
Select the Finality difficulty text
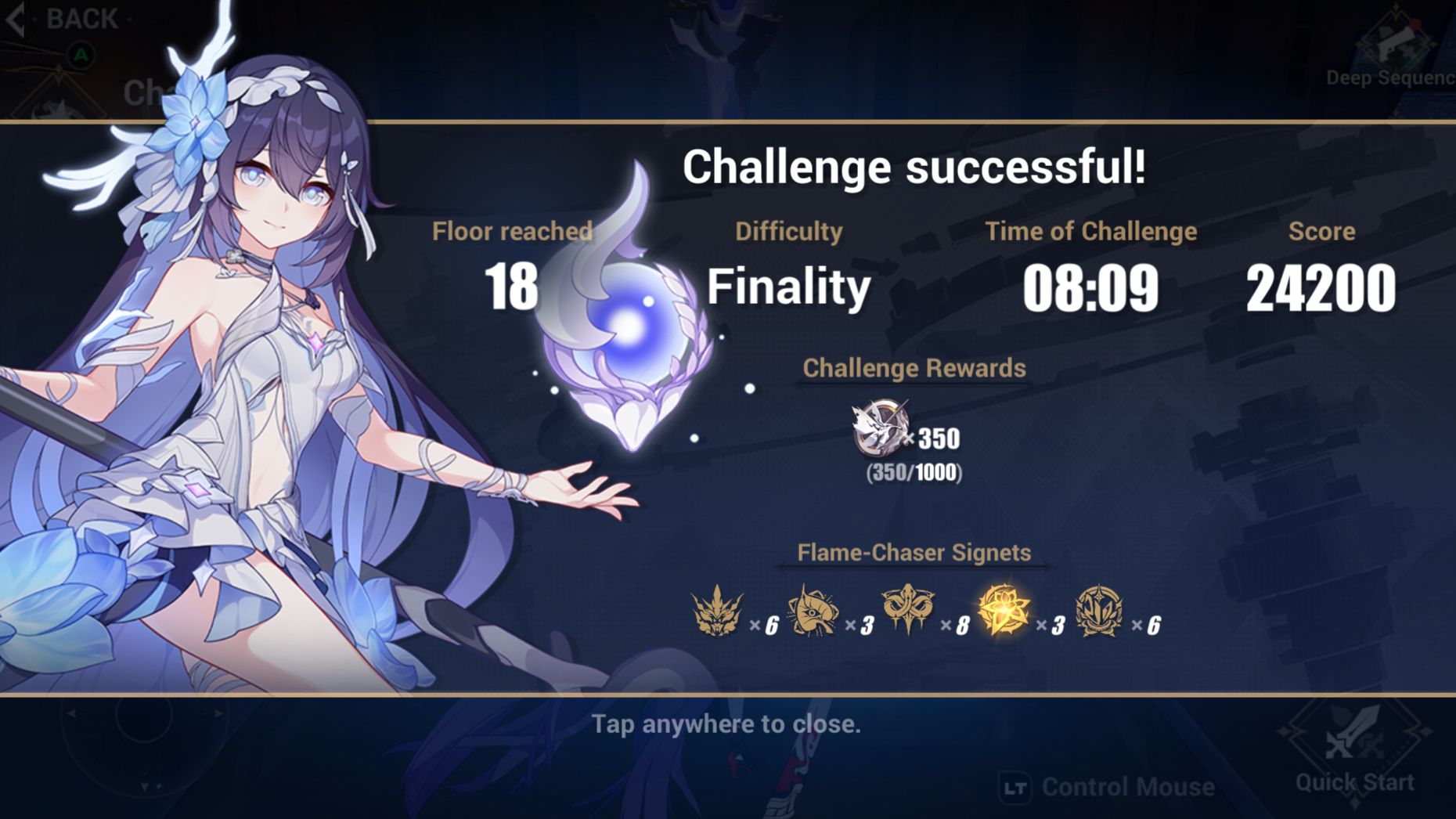click(787, 287)
